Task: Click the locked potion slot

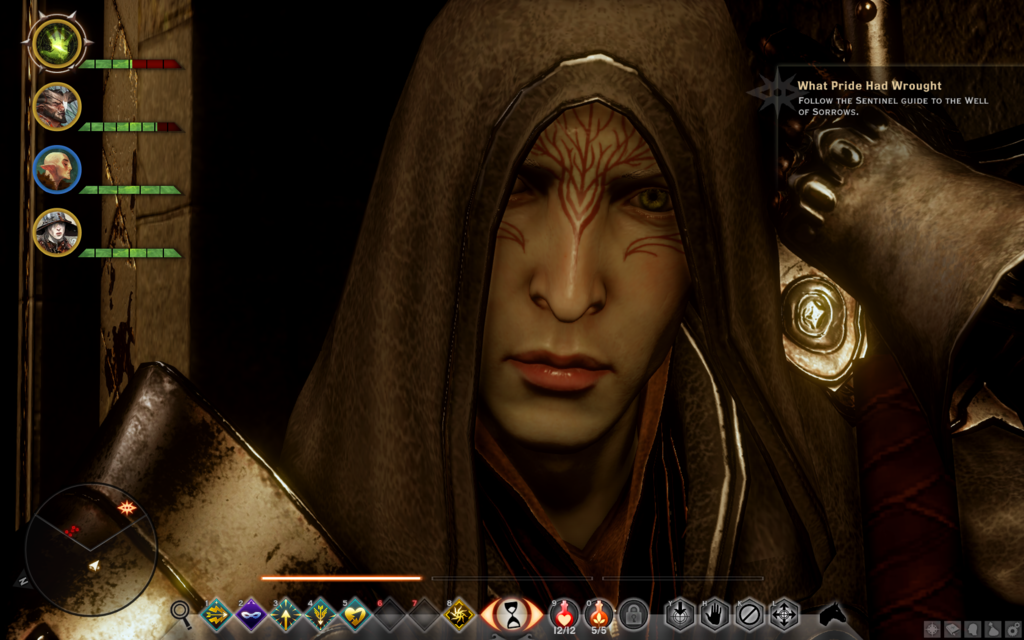Action: click(x=632, y=612)
